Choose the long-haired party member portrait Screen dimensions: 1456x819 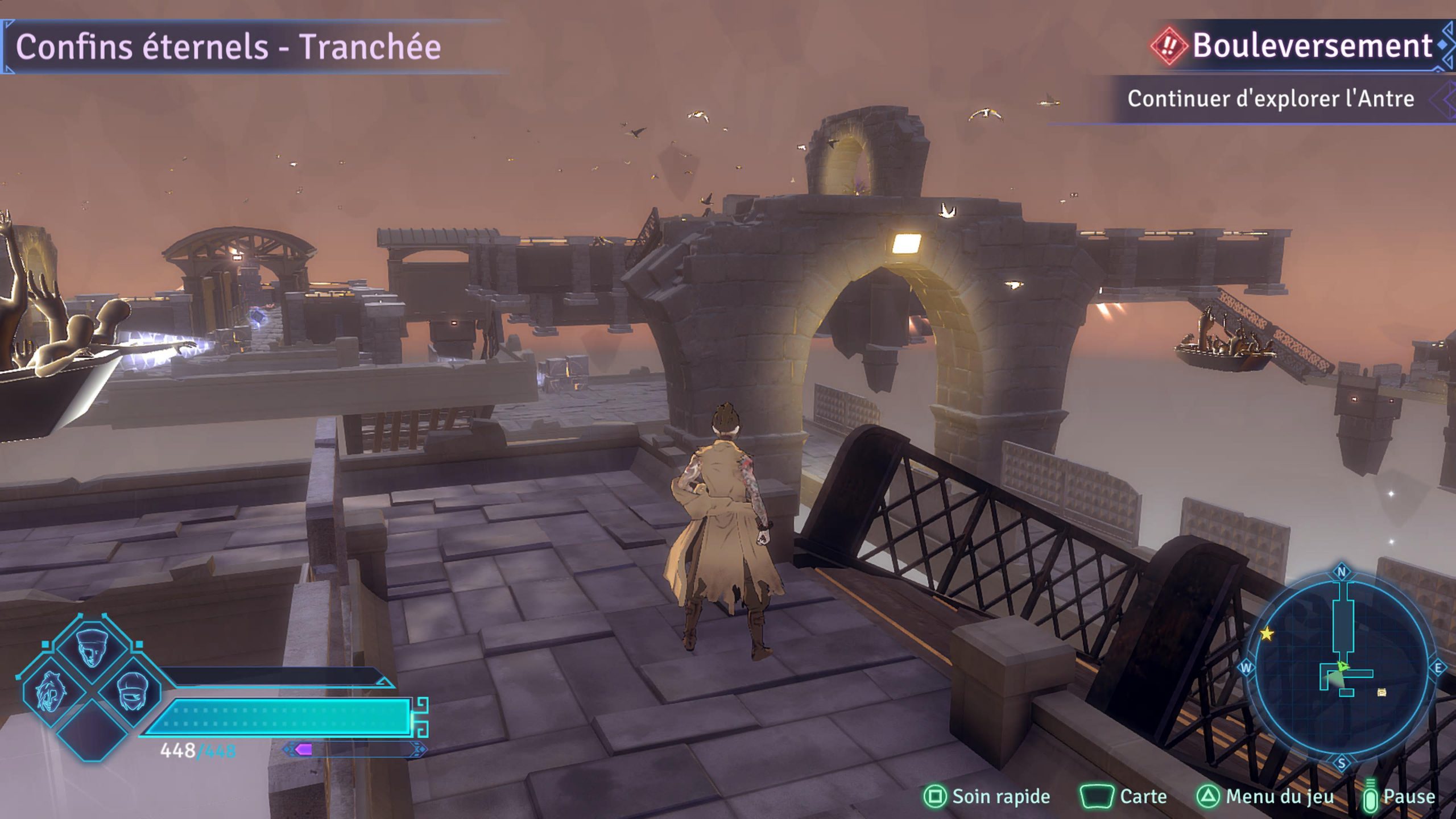click(50, 692)
